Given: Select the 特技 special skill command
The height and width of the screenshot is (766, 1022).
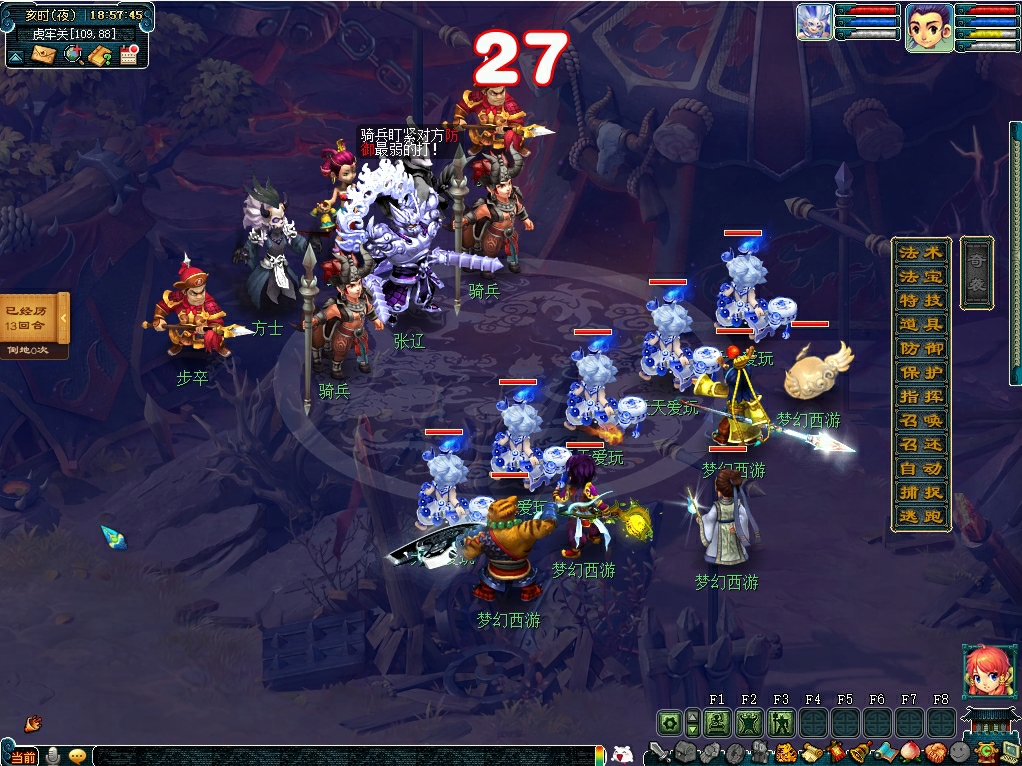Looking at the screenshot, I should tap(920, 300).
